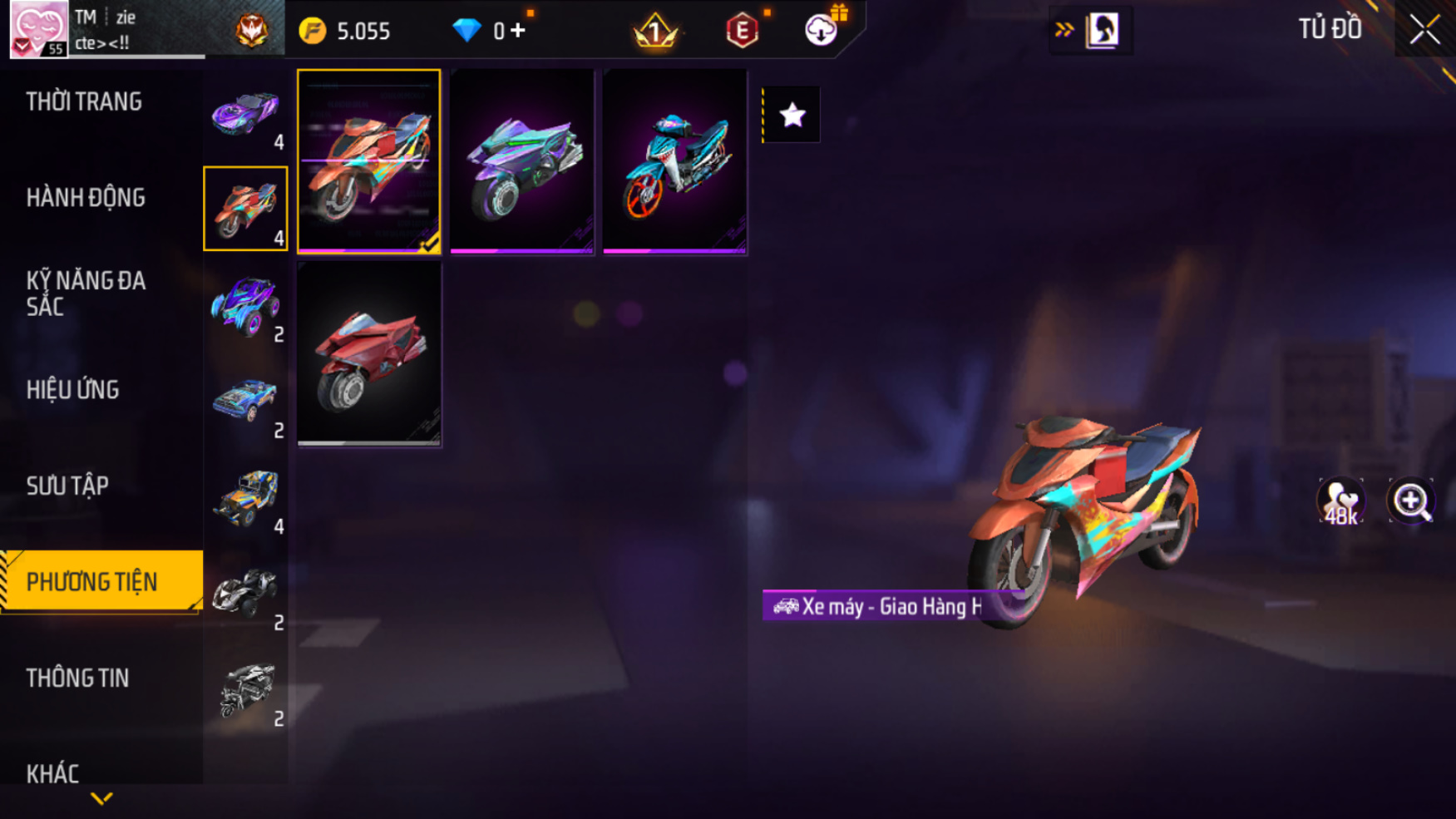1456x819 pixels.
Task: Zoom in with the magnifier button
Action: (x=1411, y=501)
